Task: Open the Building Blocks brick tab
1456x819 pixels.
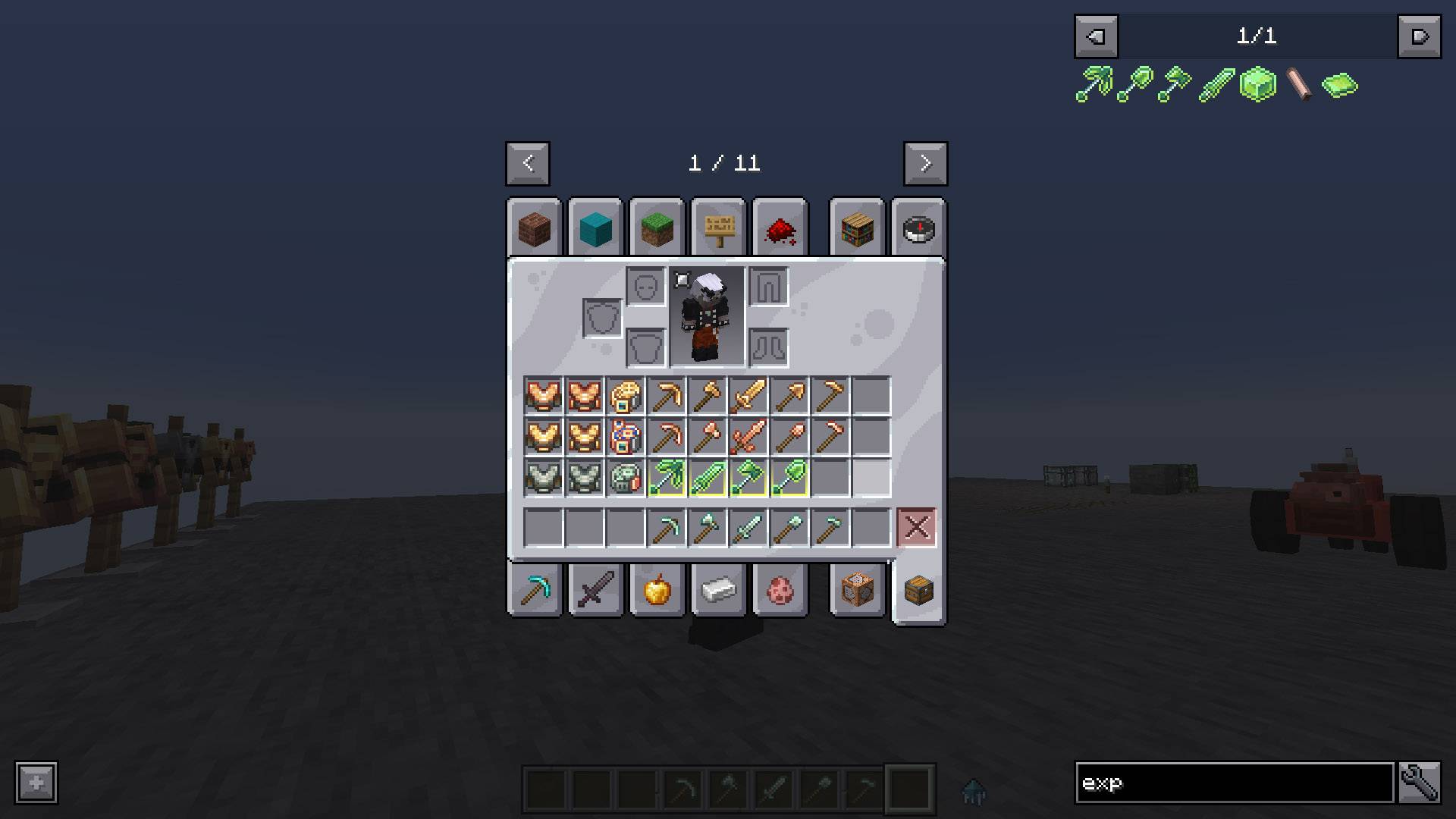Action: click(x=533, y=227)
